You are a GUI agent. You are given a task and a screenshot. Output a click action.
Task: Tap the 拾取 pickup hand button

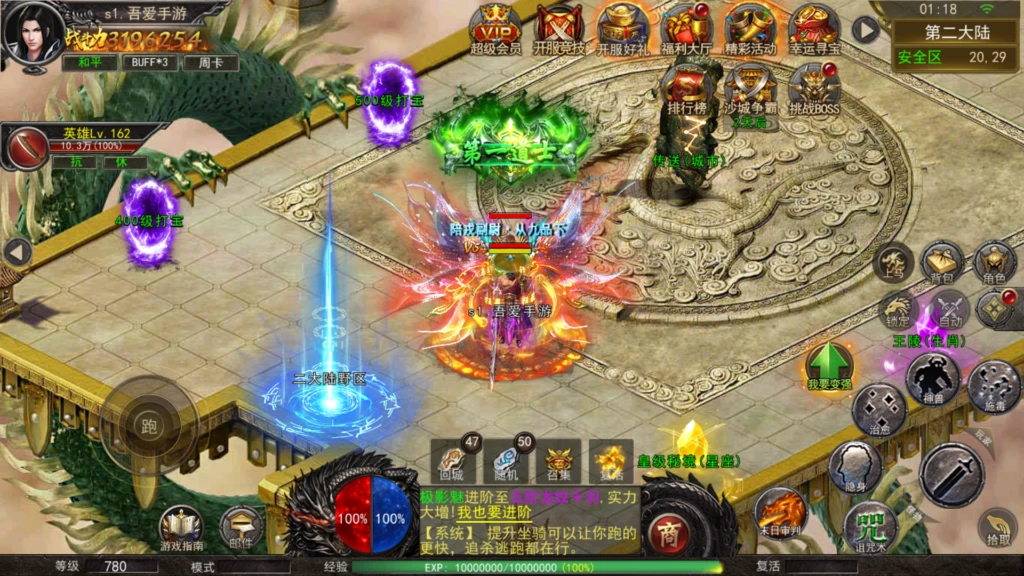click(996, 527)
